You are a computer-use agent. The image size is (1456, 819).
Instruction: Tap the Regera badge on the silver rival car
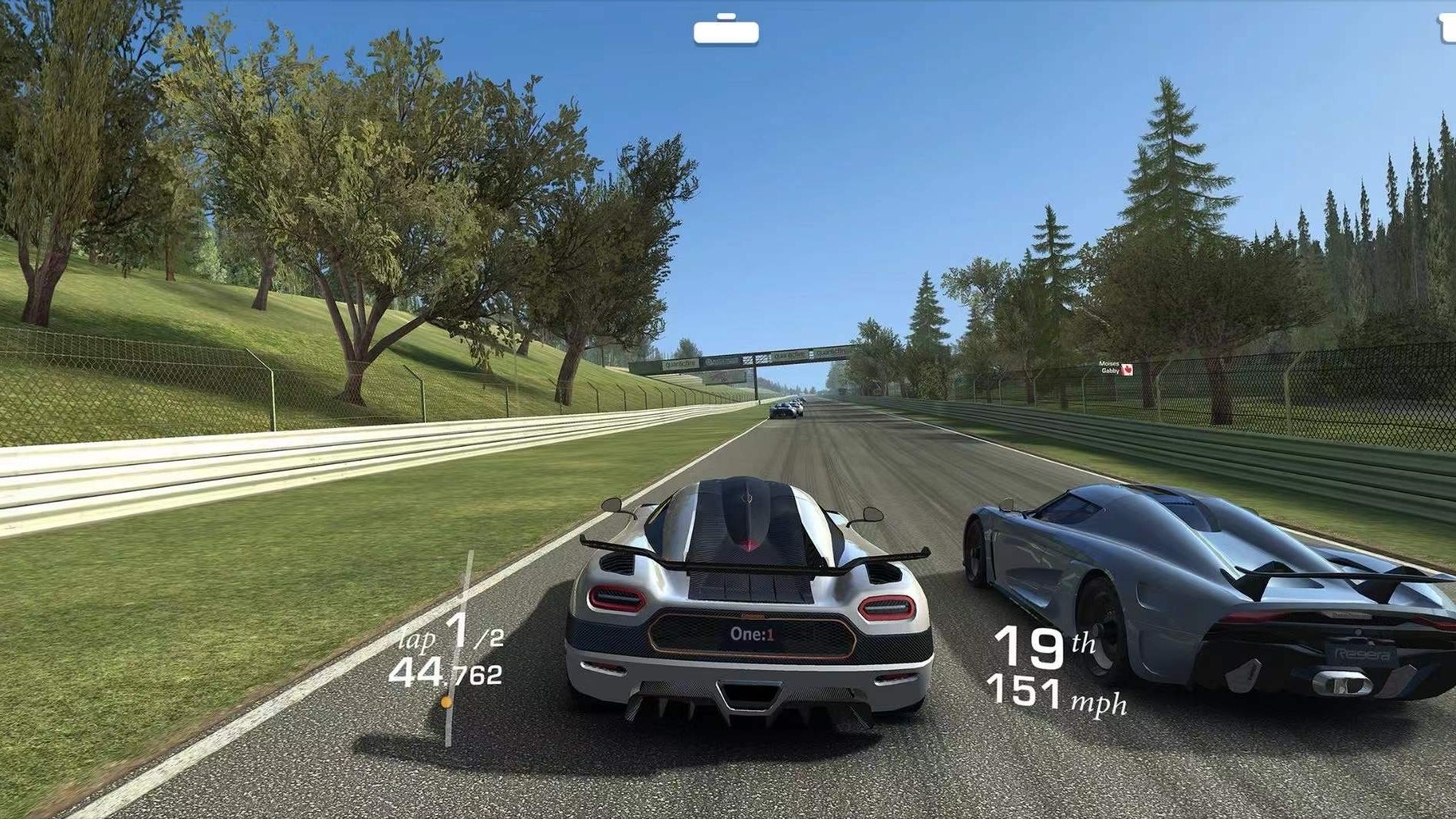click(x=1360, y=654)
